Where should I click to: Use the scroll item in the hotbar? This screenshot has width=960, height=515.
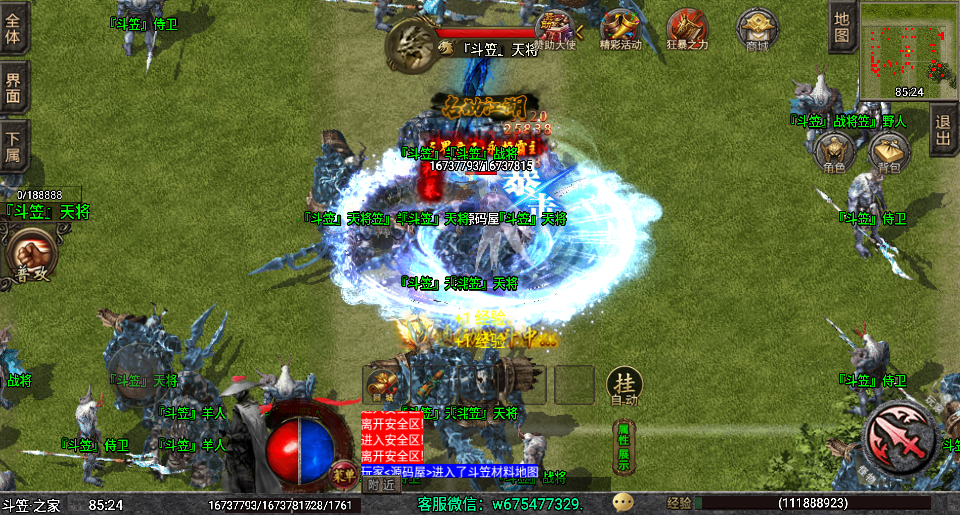point(382,385)
